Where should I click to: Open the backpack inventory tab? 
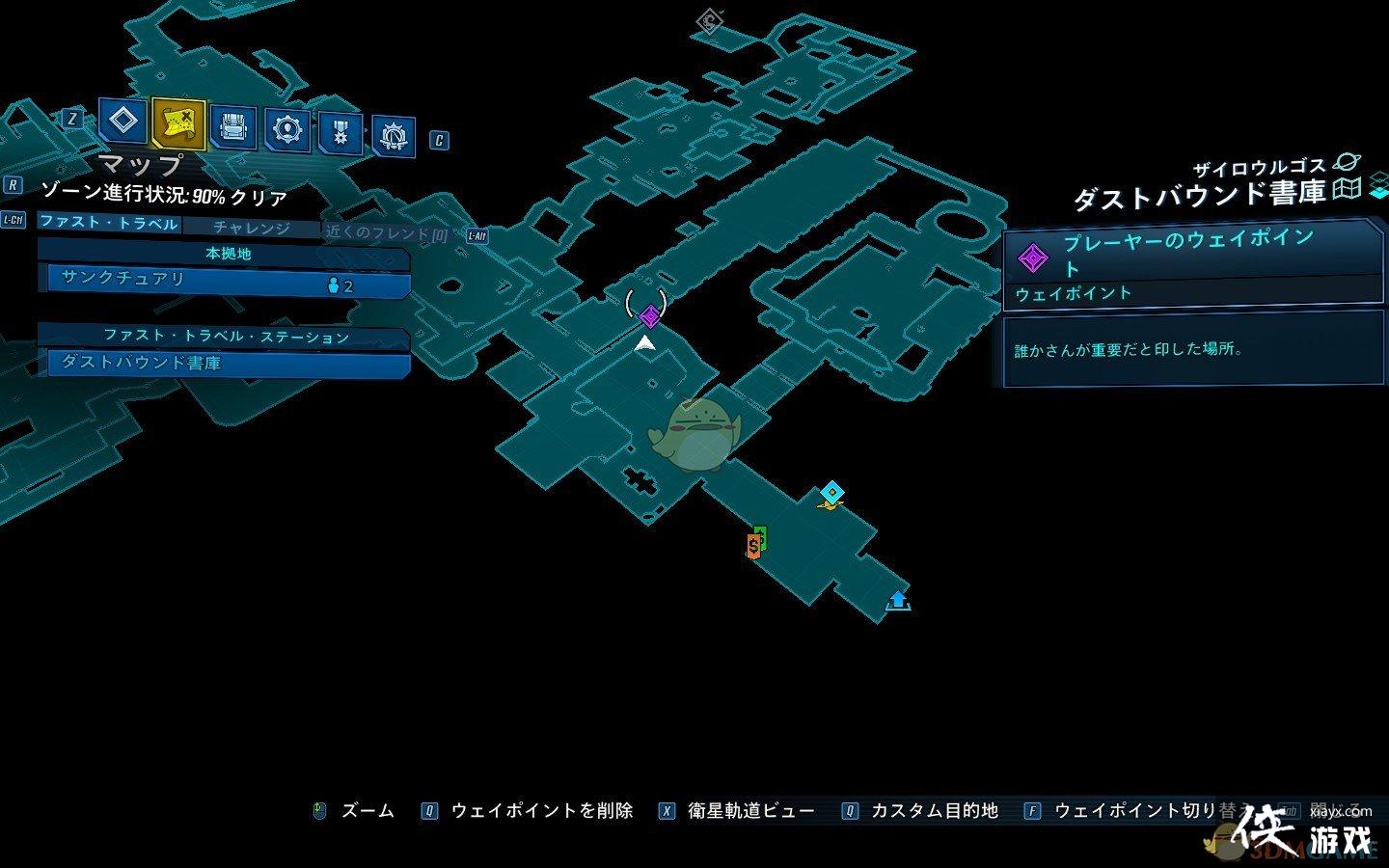tap(232, 127)
